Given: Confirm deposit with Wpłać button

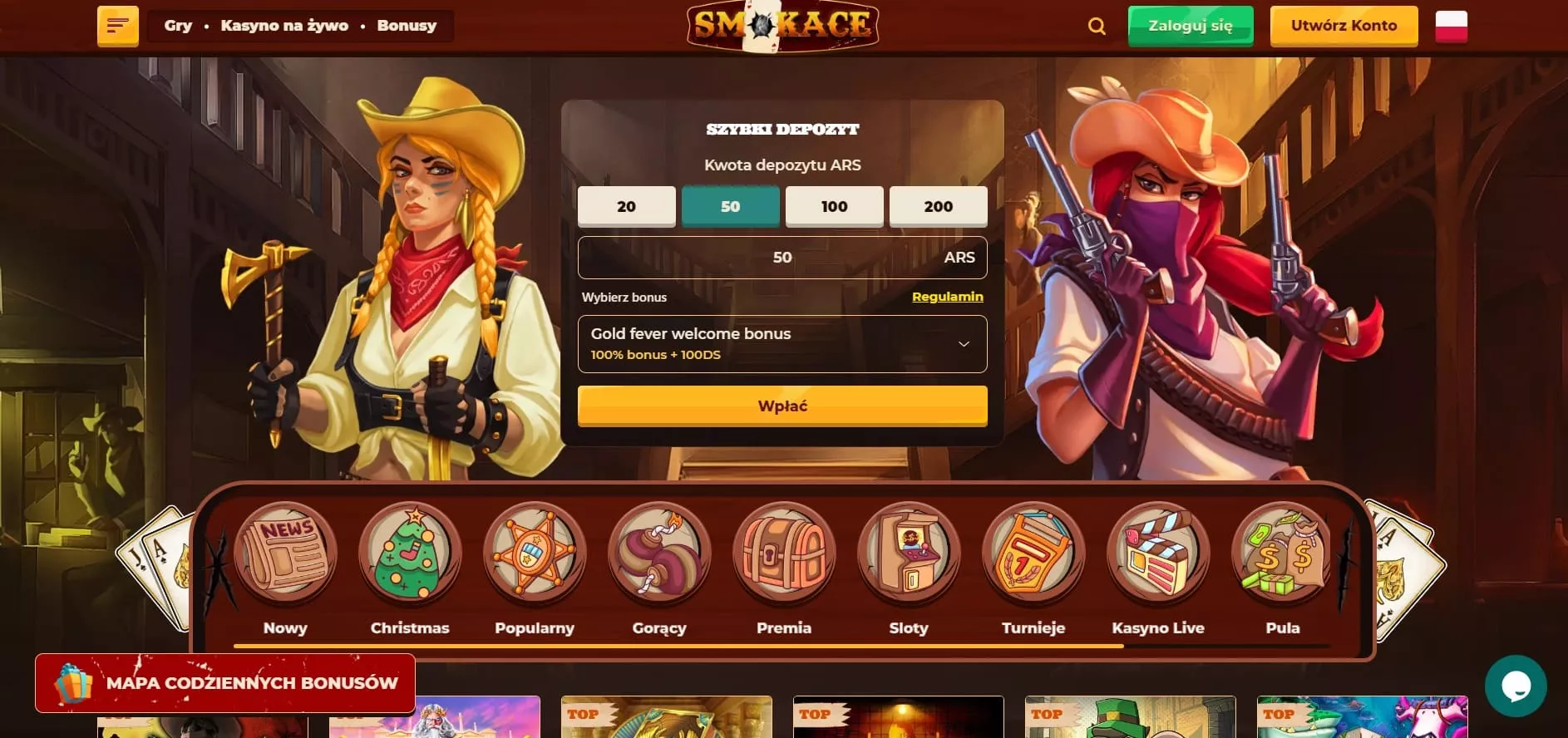Looking at the screenshot, I should click(782, 406).
